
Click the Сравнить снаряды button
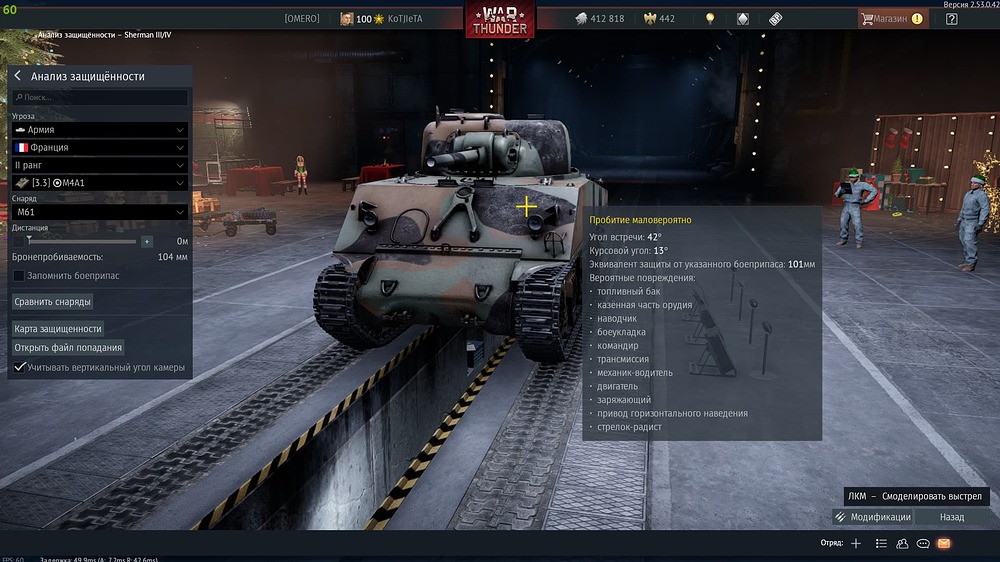tap(53, 301)
